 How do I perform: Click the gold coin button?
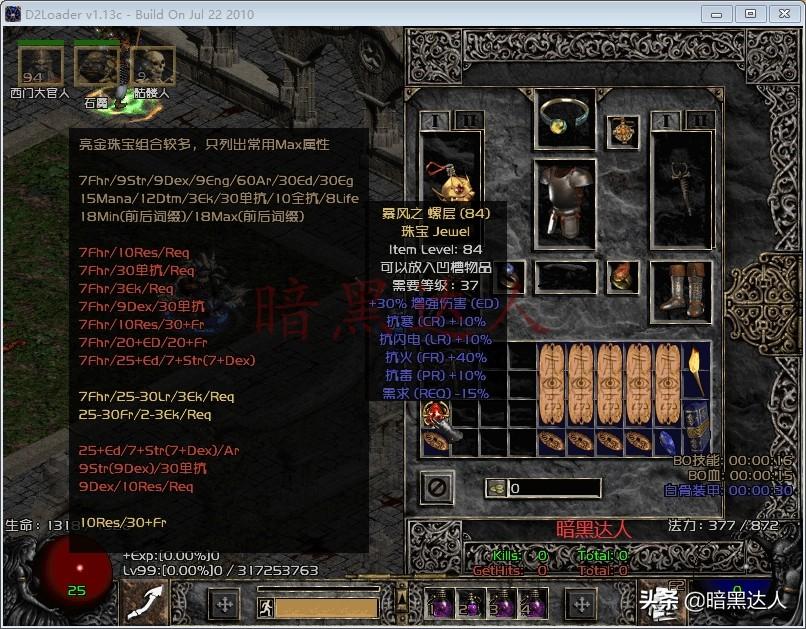point(496,488)
